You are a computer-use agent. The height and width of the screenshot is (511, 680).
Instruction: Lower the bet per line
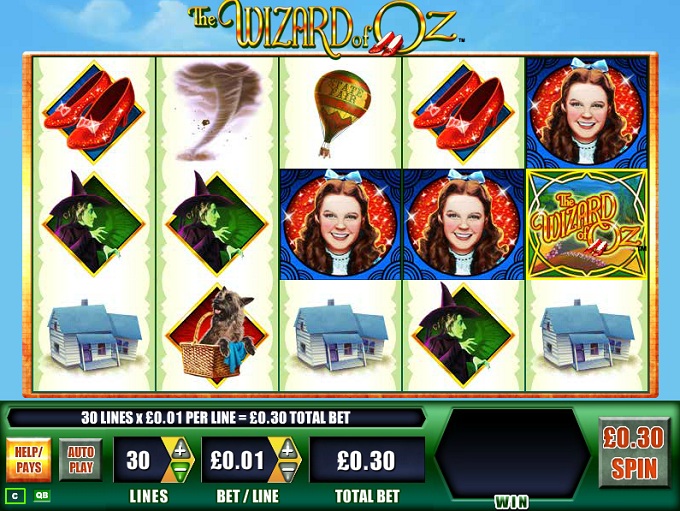(x=287, y=471)
